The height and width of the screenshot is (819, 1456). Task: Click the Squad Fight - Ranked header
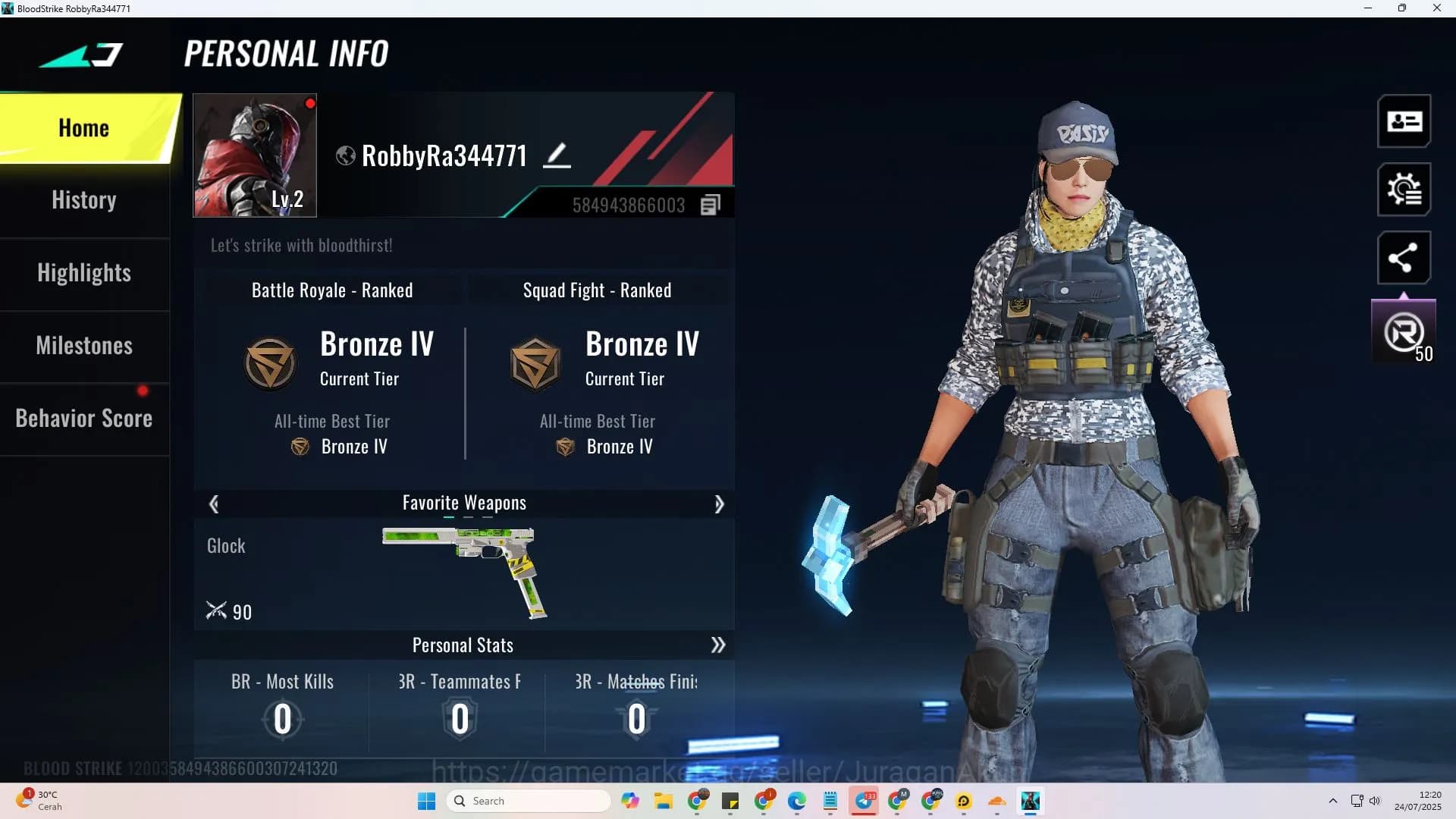(x=597, y=290)
